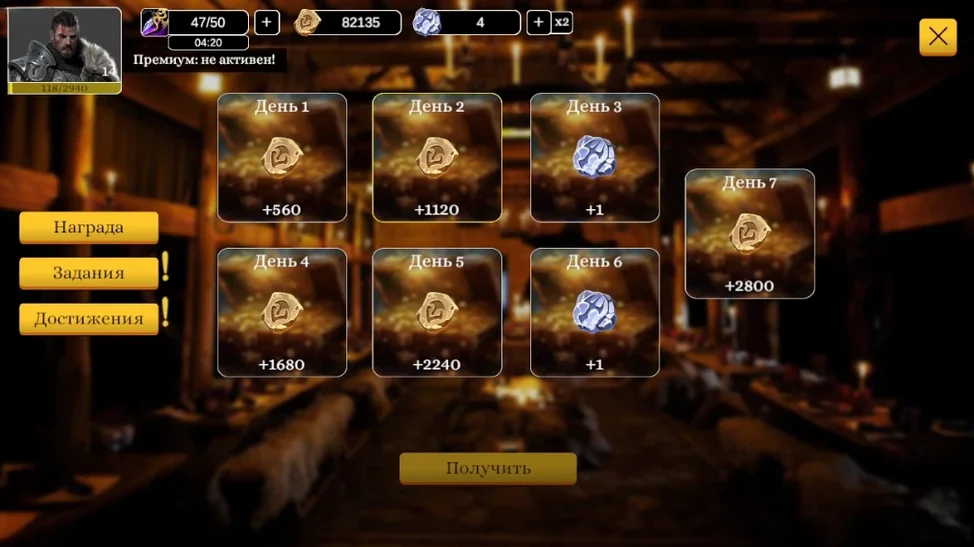
Task: Choose the День 7 reward tile
Action: point(749,234)
